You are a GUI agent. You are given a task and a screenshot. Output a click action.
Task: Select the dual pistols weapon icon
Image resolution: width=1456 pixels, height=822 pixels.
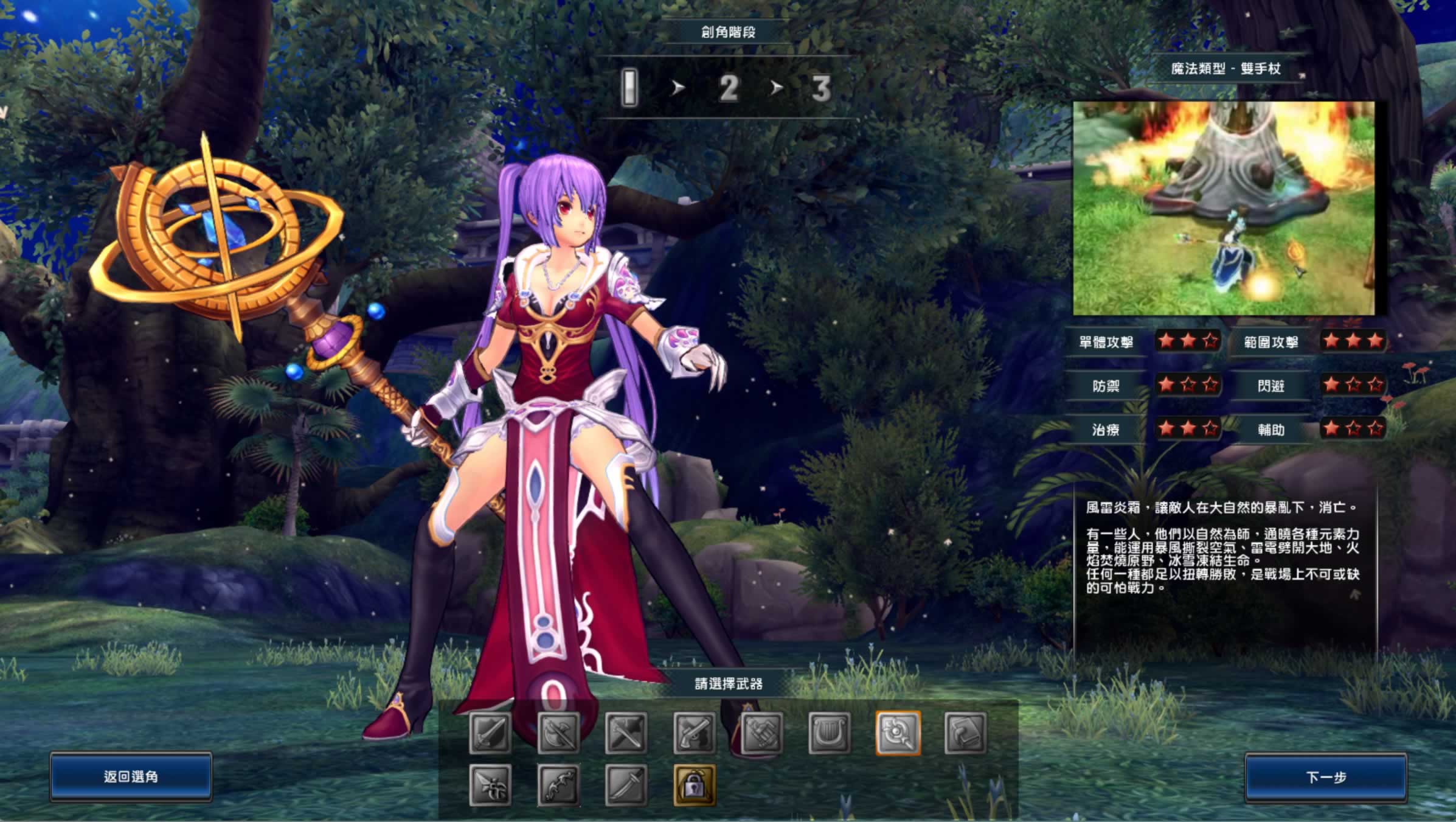tap(695, 733)
